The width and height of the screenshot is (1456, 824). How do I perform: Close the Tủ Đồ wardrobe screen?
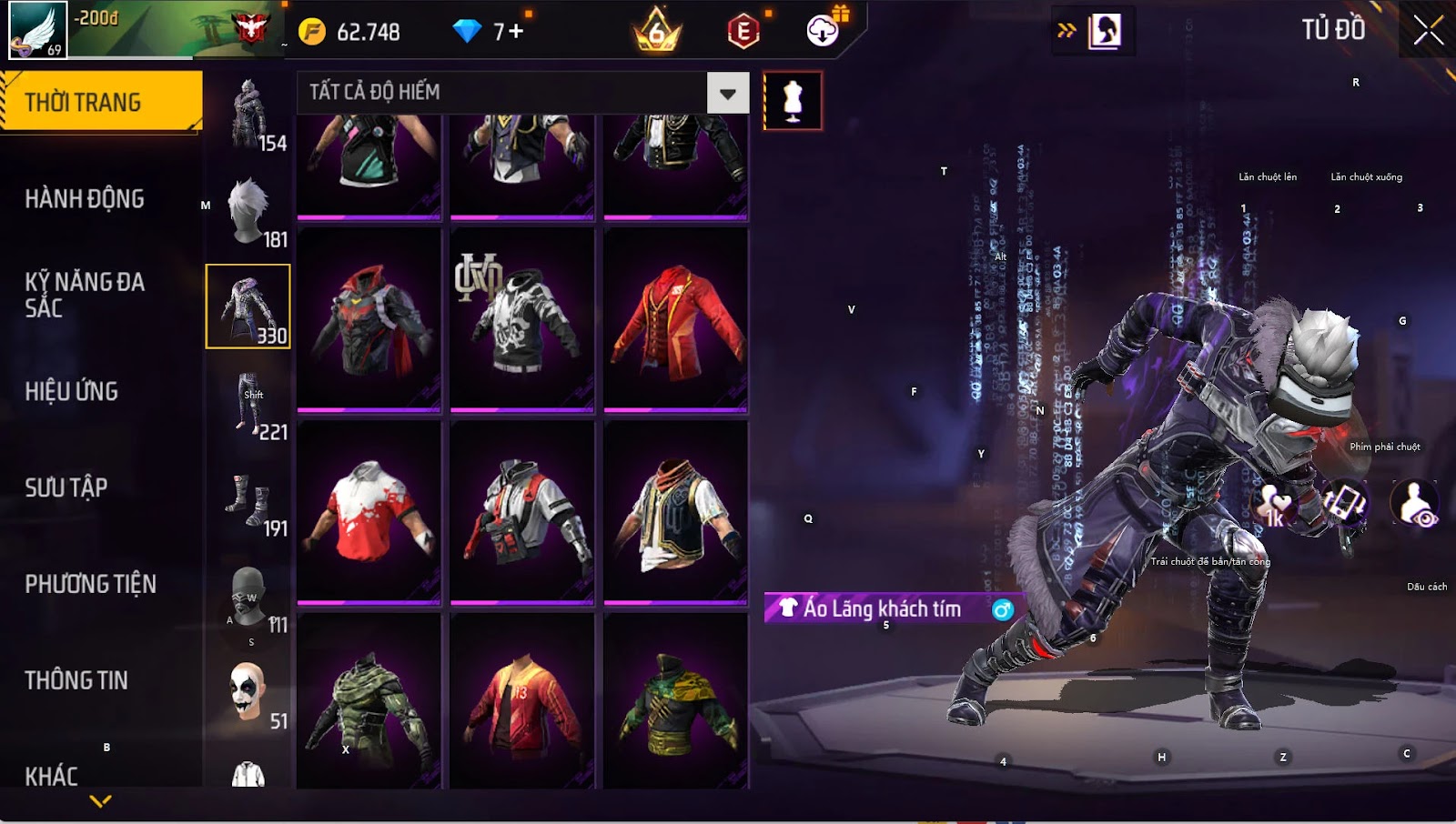[1428, 30]
